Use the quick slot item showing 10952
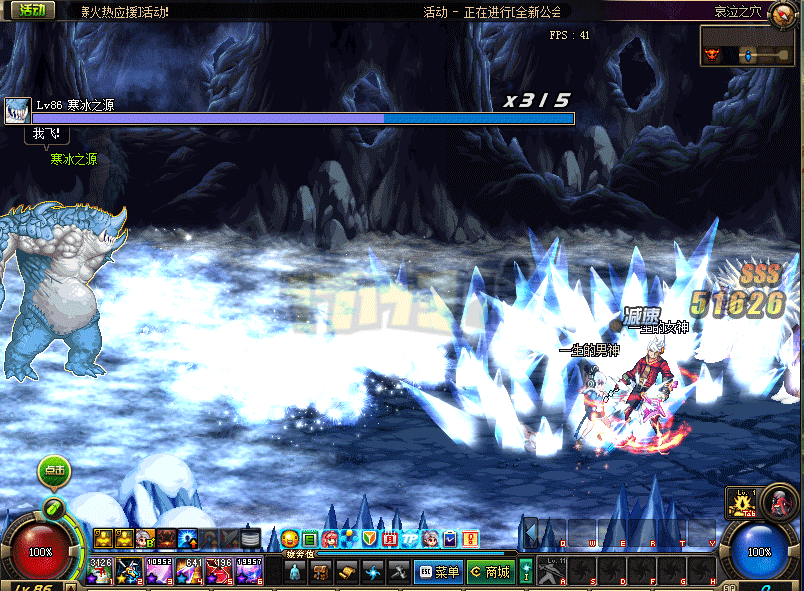 click(160, 572)
